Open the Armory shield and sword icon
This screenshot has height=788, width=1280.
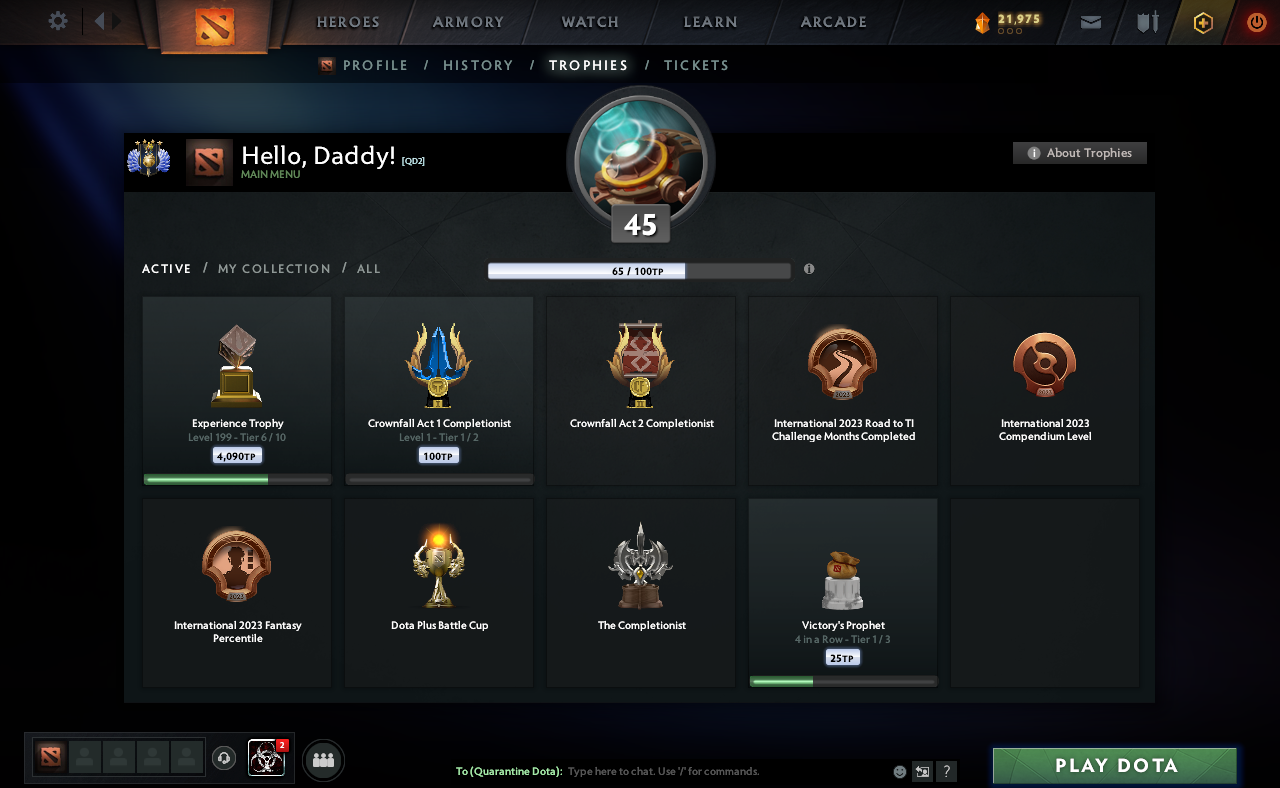pos(1145,22)
